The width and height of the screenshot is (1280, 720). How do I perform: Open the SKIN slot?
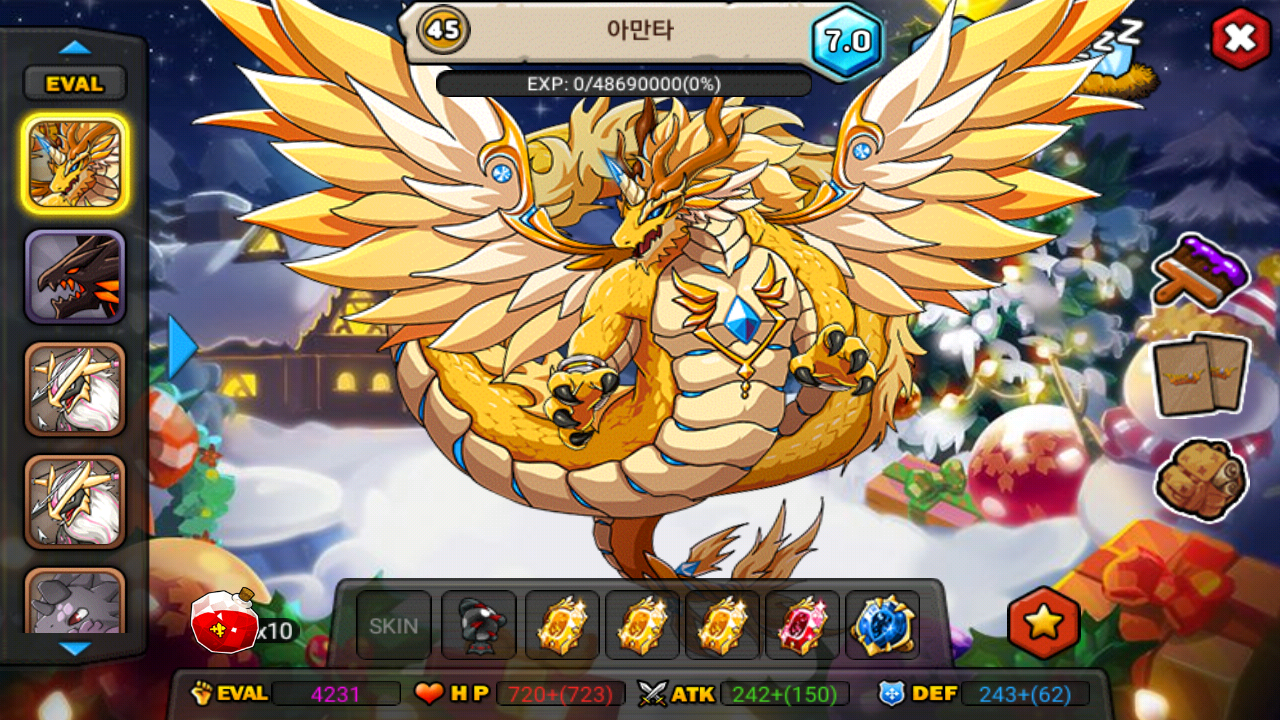click(394, 626)
